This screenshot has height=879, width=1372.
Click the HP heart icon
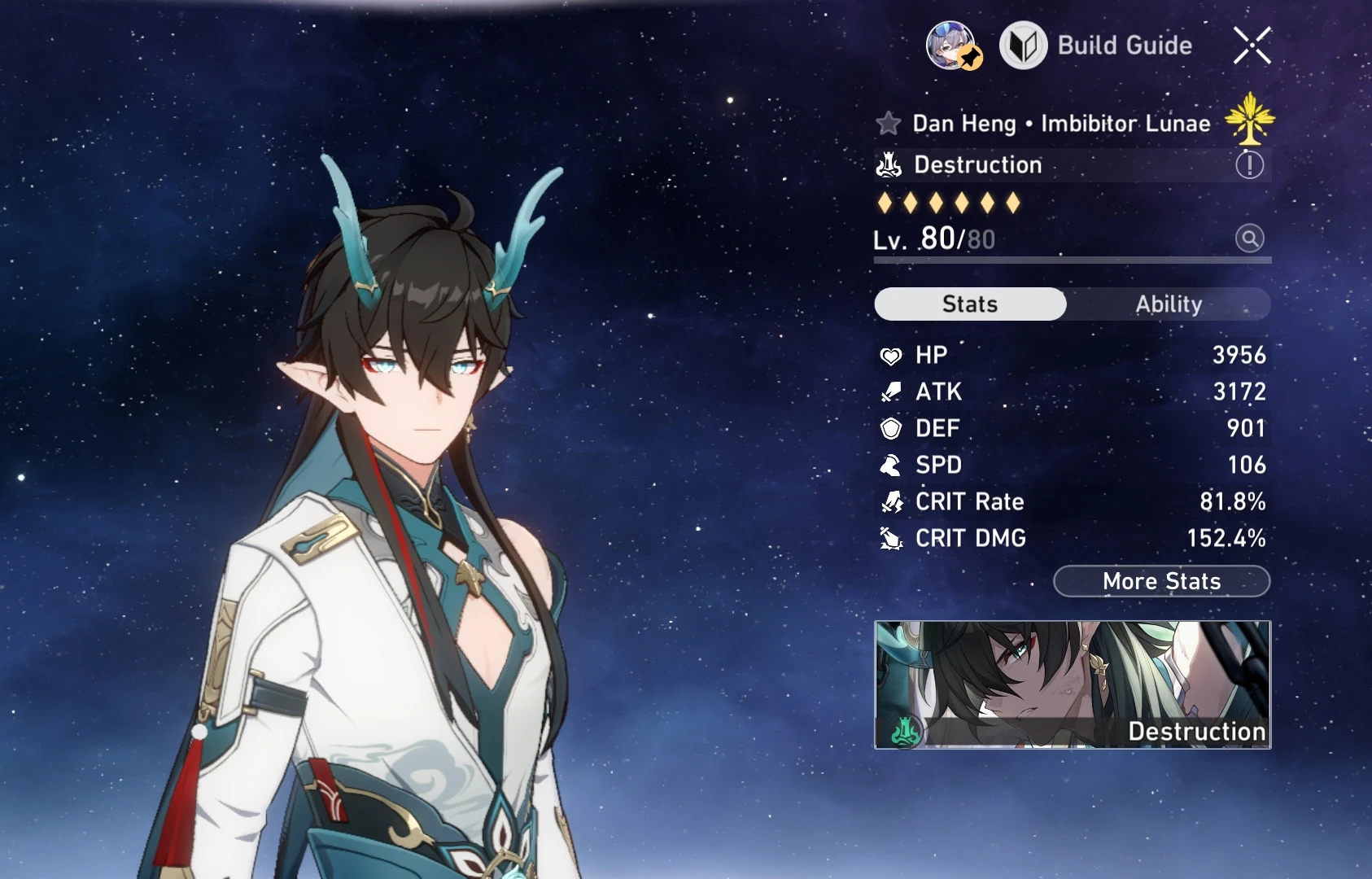point(892,355)
